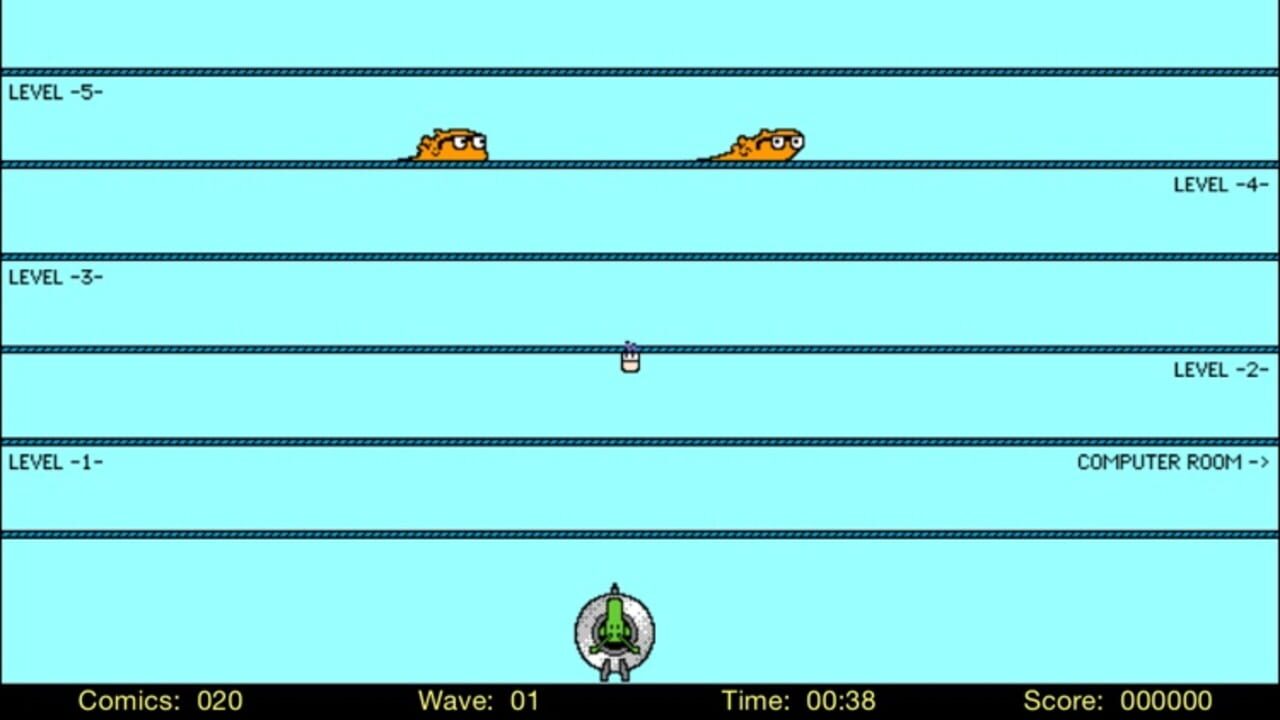
Task: Click the Comics: 020 counter text
Action: 160,701
